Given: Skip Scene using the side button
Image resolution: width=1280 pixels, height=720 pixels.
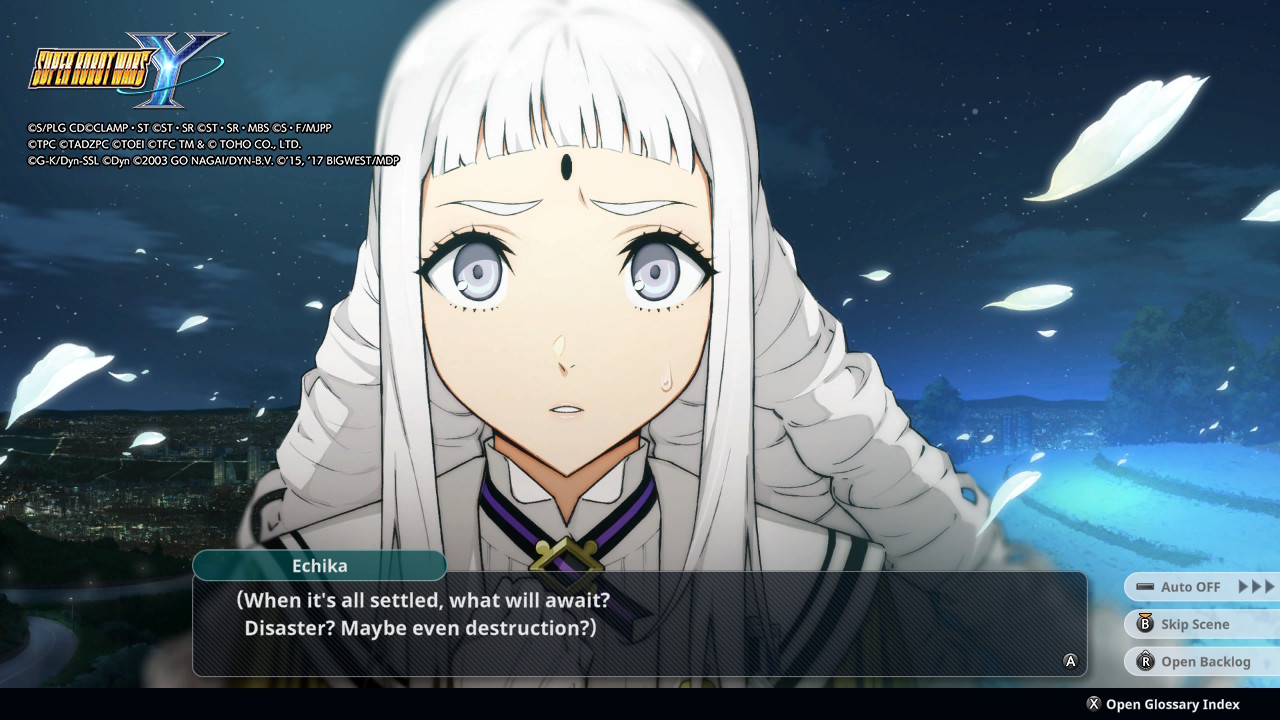Looking at the screenshot, I should 1194,625.
